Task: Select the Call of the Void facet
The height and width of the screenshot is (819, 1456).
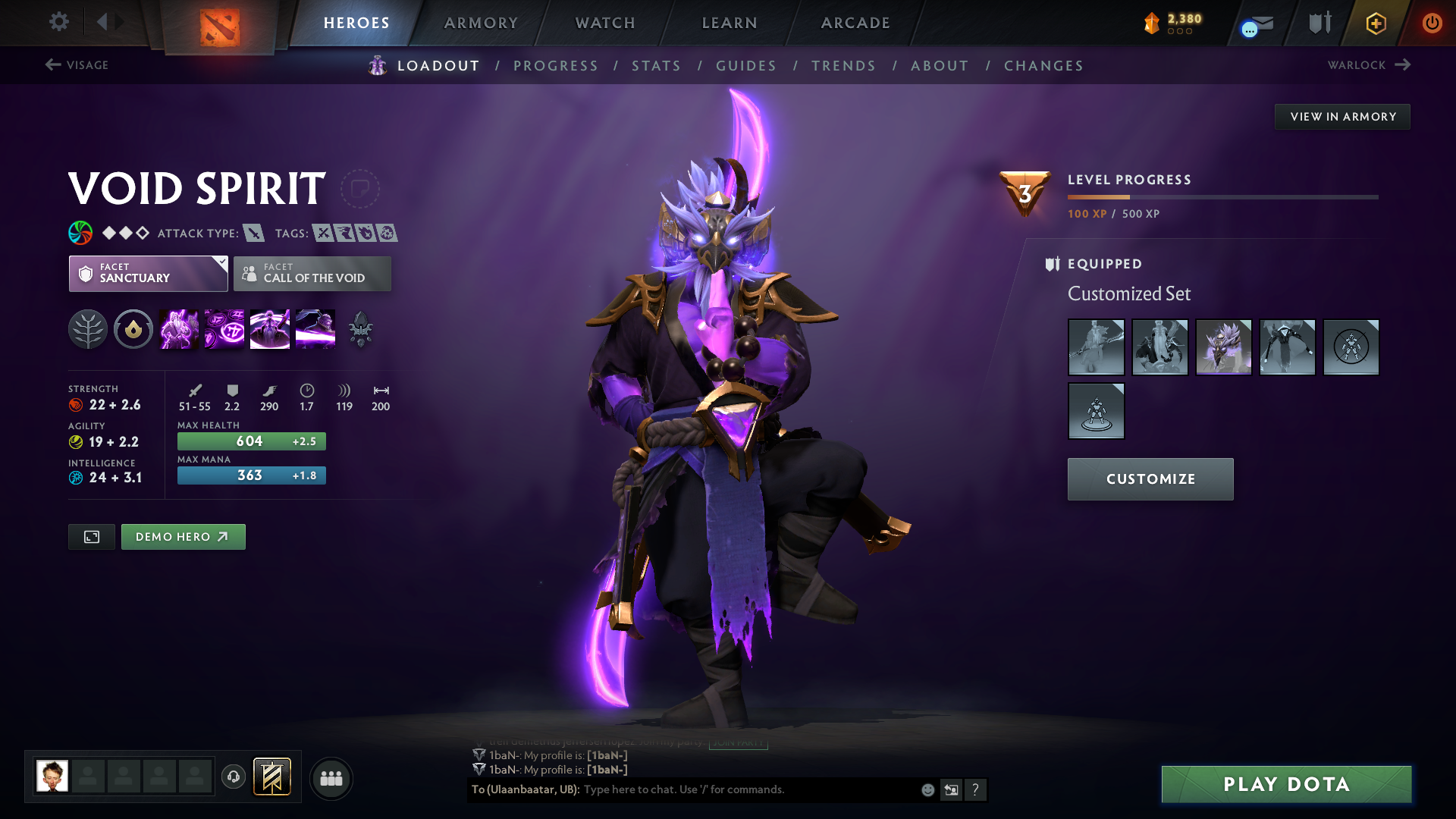Action: pos(312,274)
